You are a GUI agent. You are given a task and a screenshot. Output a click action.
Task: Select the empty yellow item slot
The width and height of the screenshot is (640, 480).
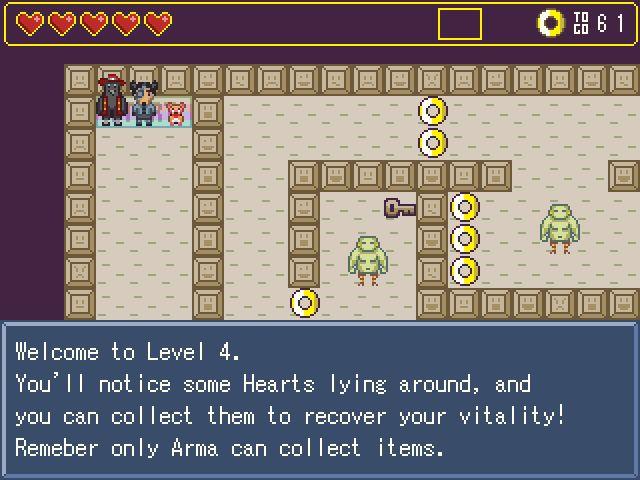(459, 24)
